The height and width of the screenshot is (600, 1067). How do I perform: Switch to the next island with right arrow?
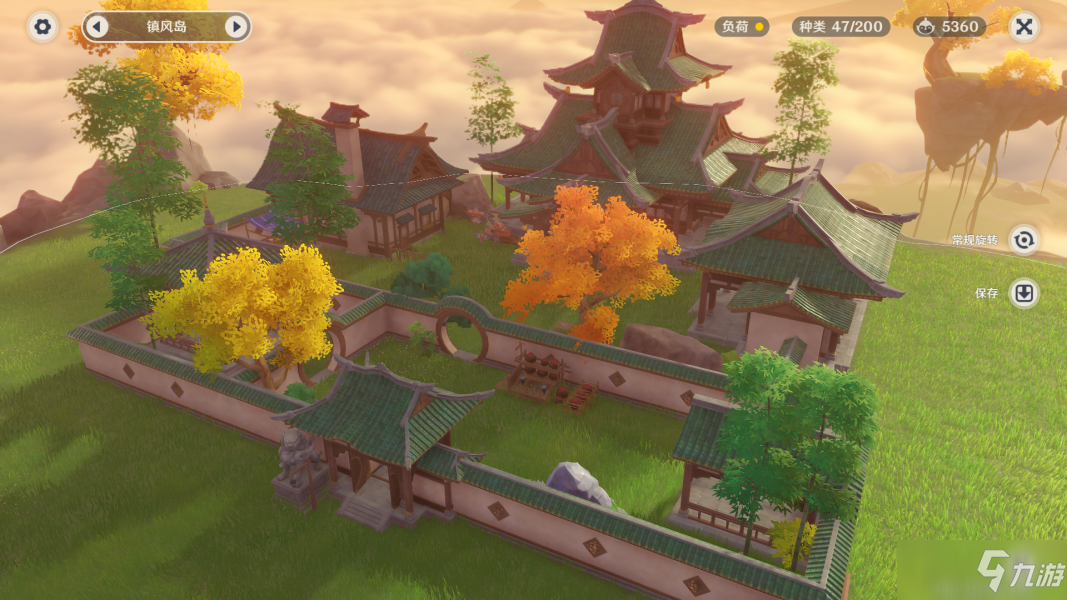[x=236, y=27]
